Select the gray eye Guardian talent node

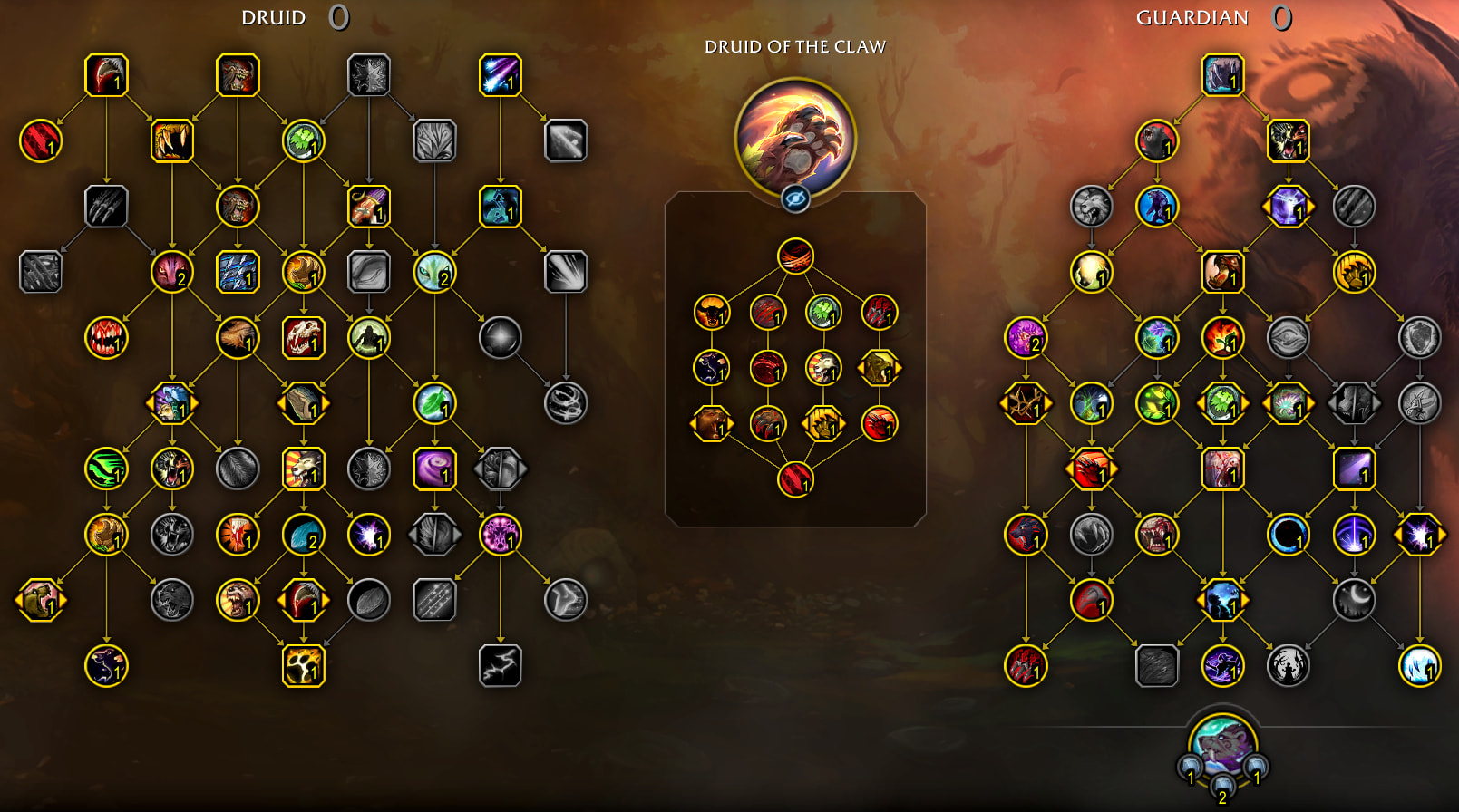click(1288, 337)
